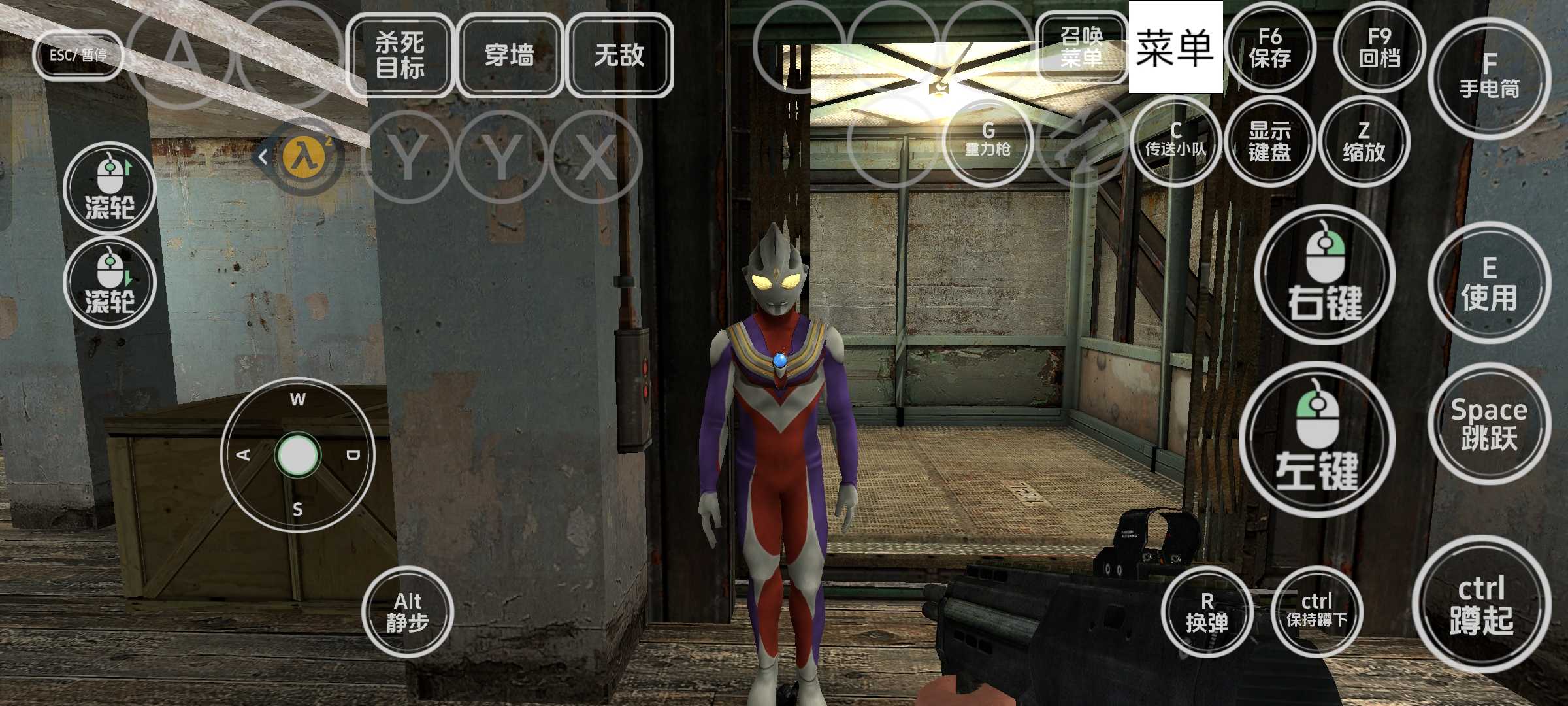Open the white 菜单 menu button
Viewport: 1568px width, 706px height.
[1175, 47]
